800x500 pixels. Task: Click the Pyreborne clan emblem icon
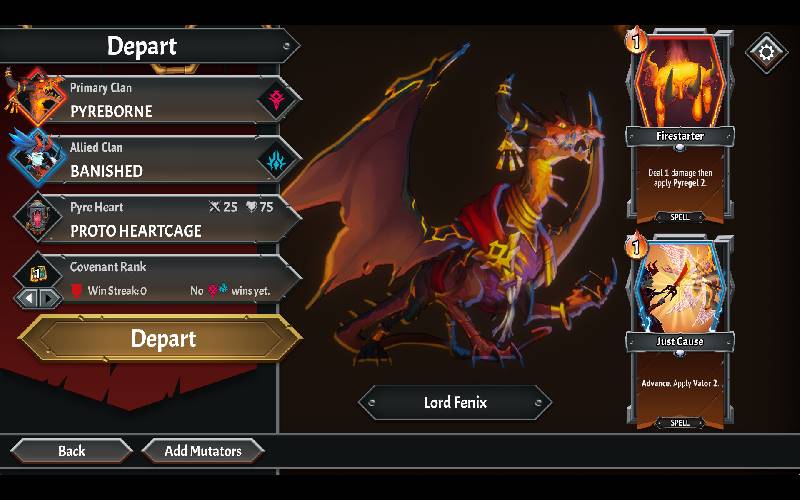(275, 100)
